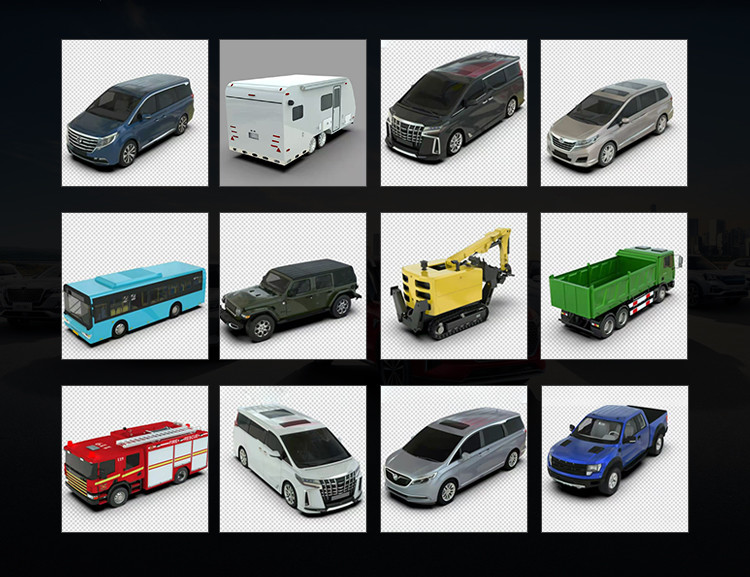Select the red fire truck thumbnail
The width and height of the screenshot is (750, 577).
pos(134,459)
